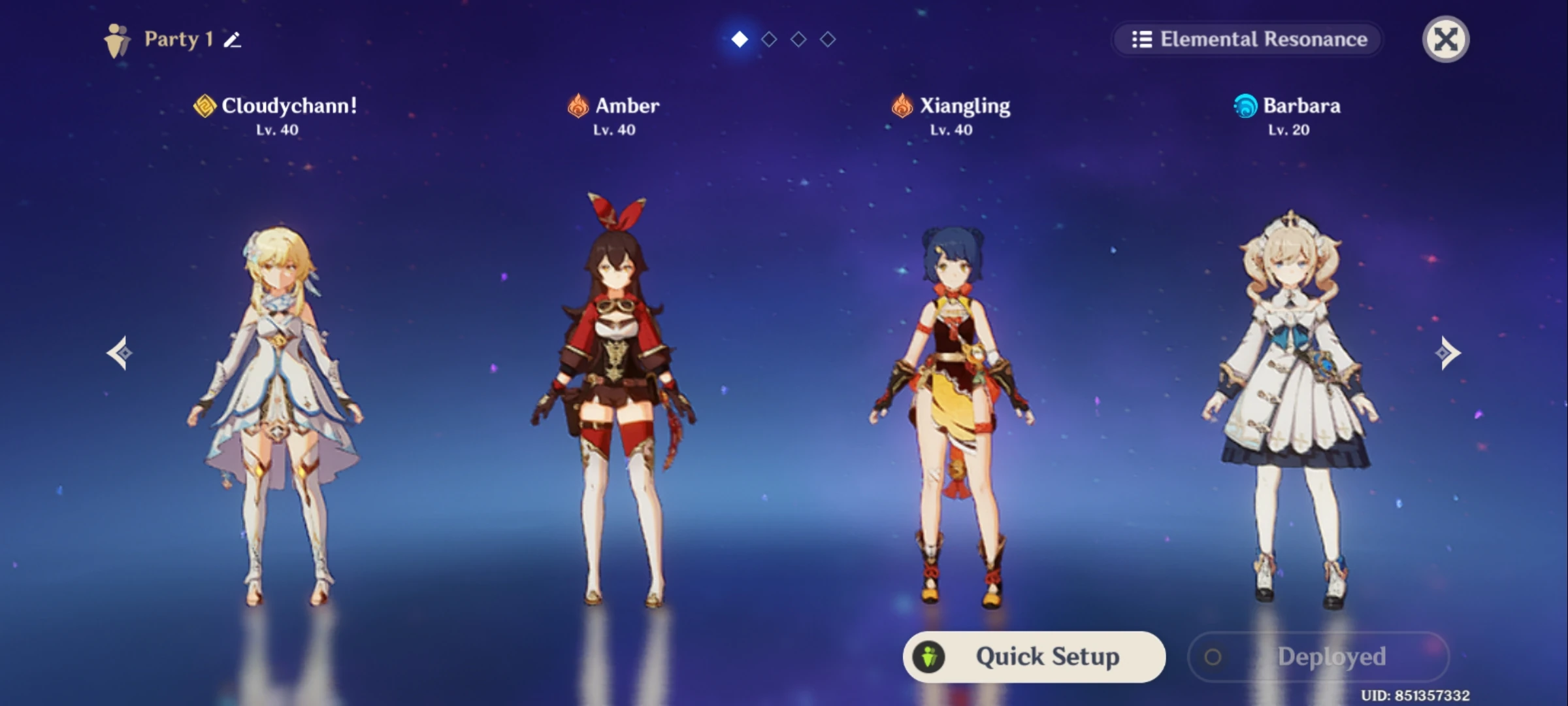Open the party name editor with the pencil icon

[230, 41]
